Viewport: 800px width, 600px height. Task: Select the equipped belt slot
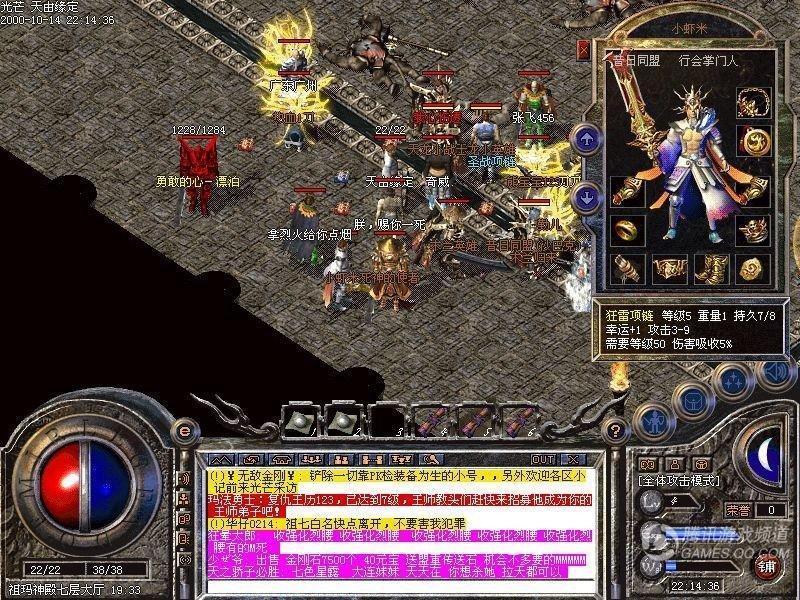point(668,268)
